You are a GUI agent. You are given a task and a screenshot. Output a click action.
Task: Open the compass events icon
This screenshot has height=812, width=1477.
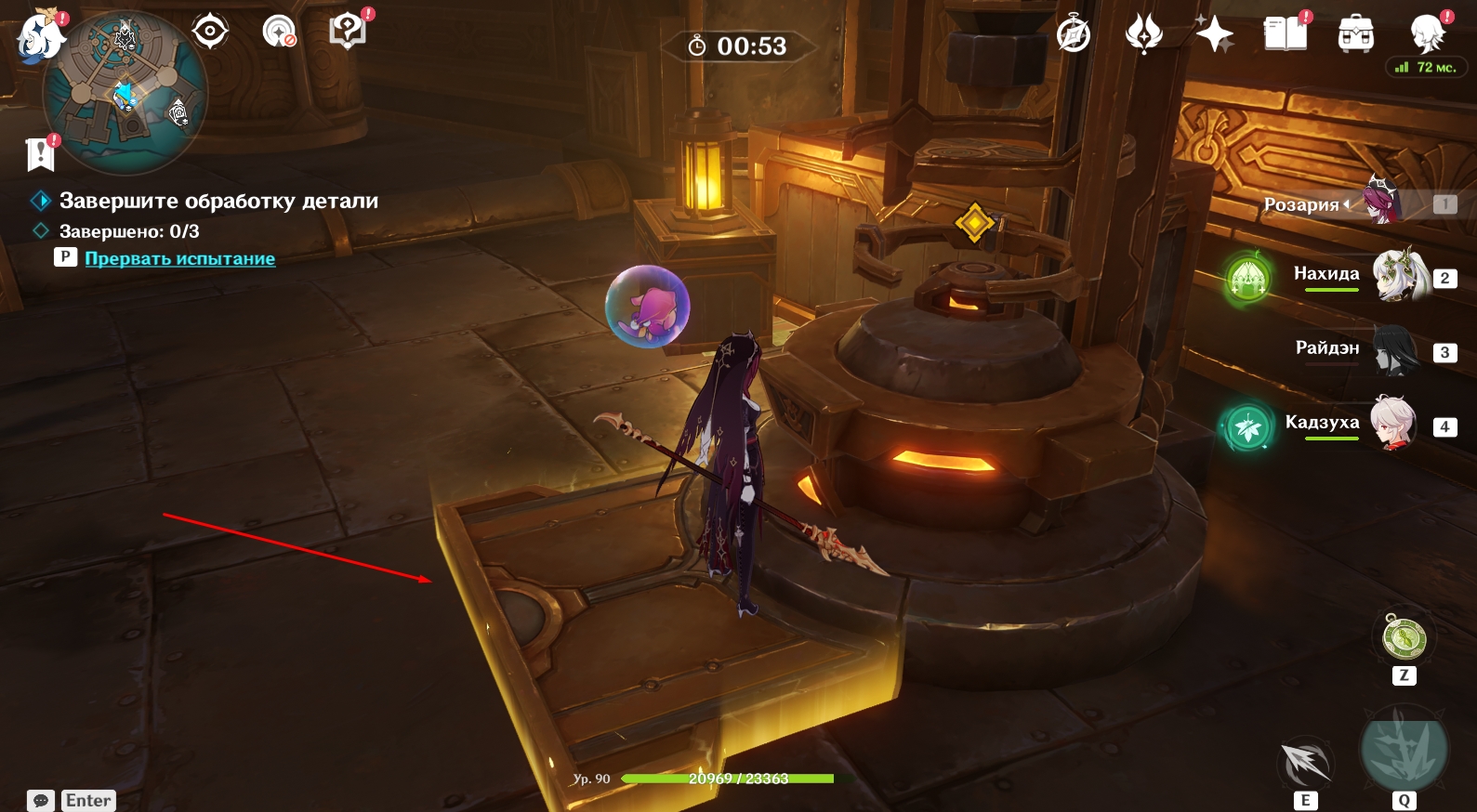tap(1074, 35)
